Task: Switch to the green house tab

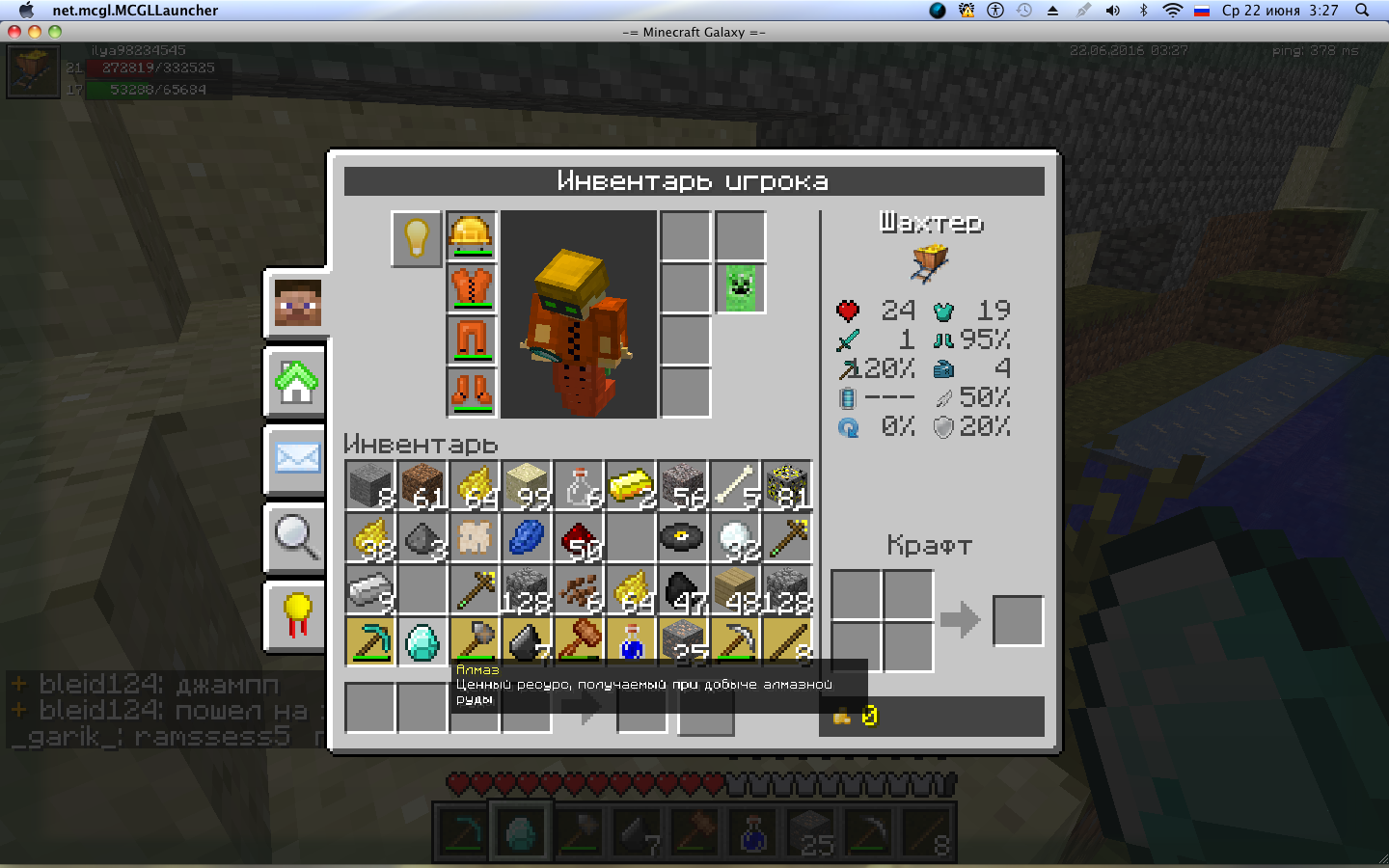Action: point(297,382)
